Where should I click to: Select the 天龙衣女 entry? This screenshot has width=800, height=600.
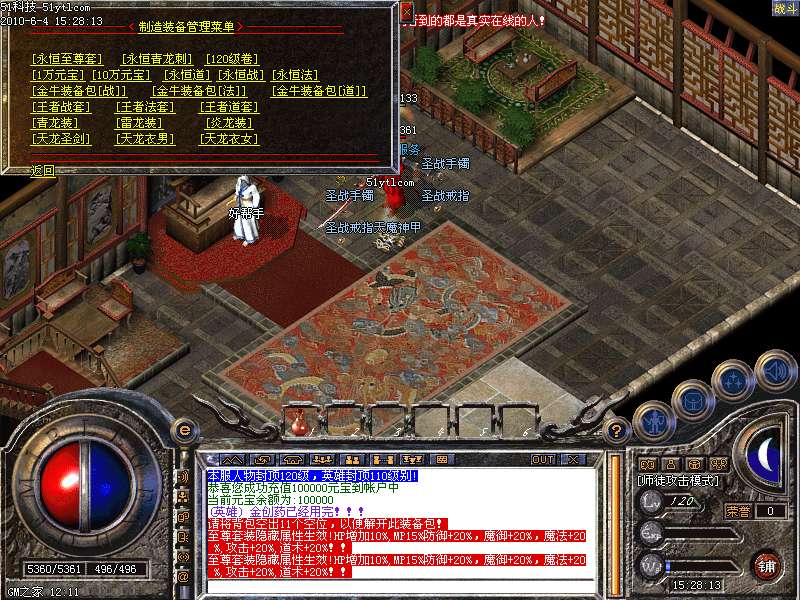[230, 139]
